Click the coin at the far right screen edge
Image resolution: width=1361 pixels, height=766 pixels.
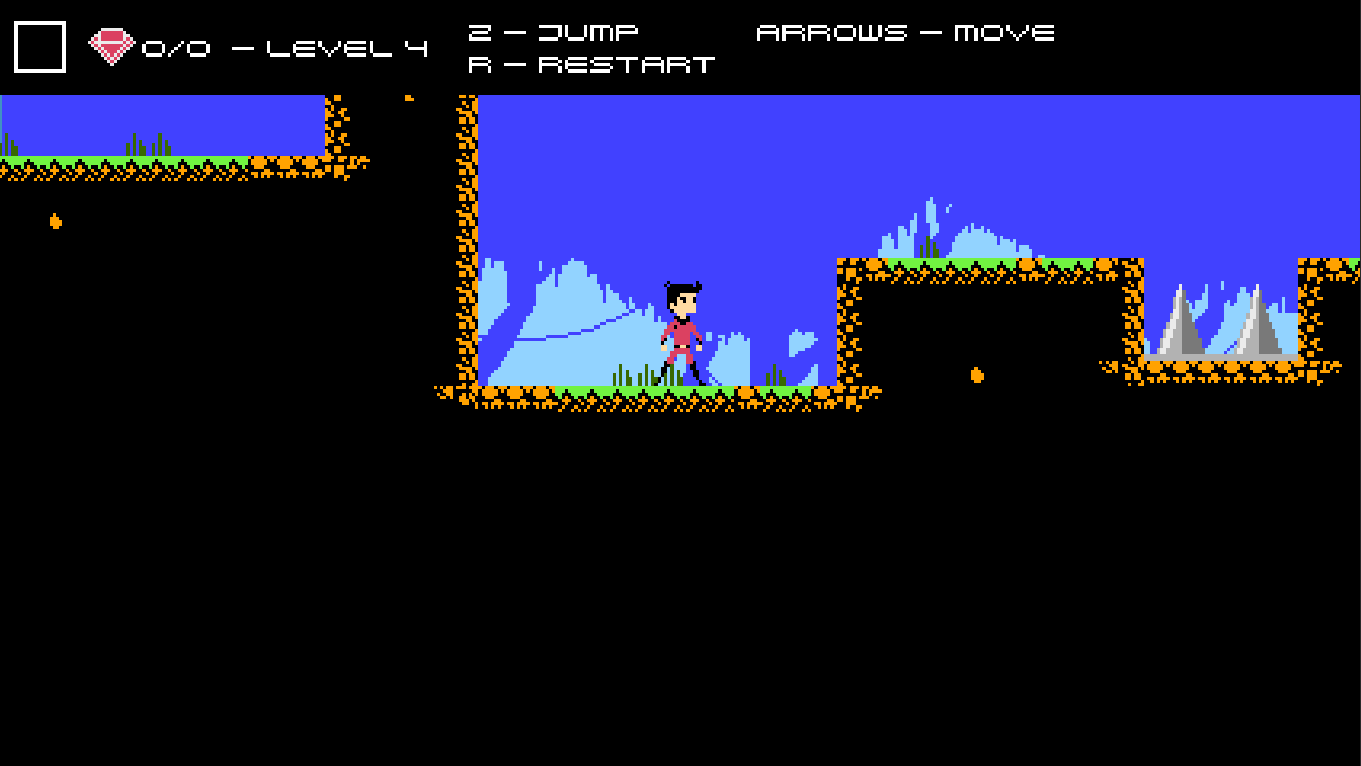coord(1334,263)
